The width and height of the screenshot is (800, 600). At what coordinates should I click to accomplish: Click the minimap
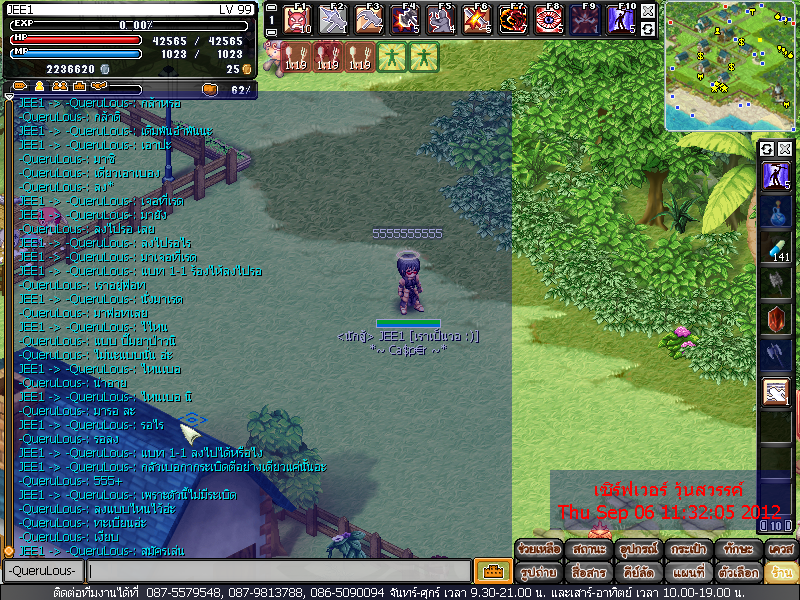pos(729,65)
